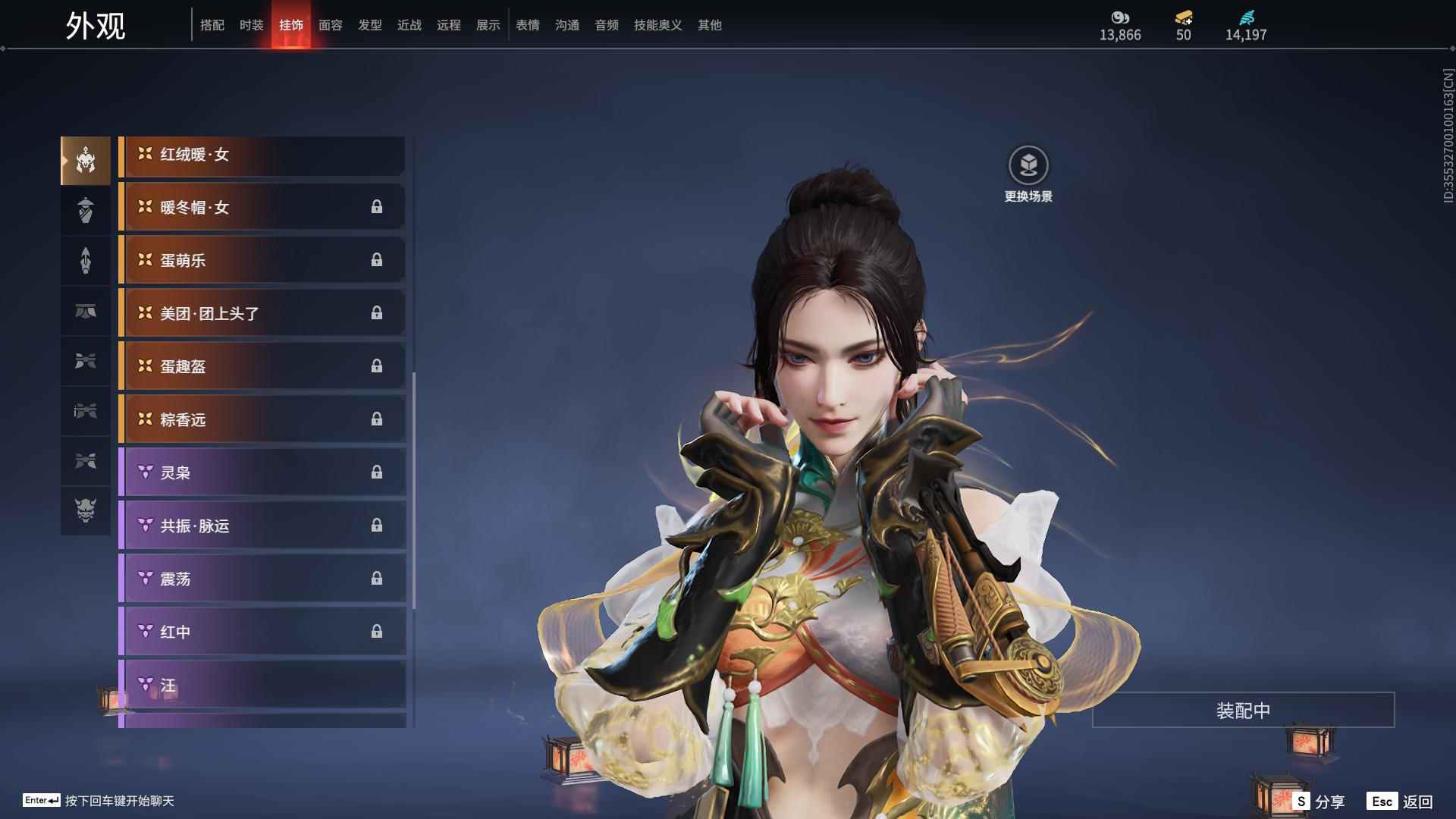The height and width of the screenshot is (819, 1456).
Task: Open the body accessory slot icon
Action: (x=86, y=210)
